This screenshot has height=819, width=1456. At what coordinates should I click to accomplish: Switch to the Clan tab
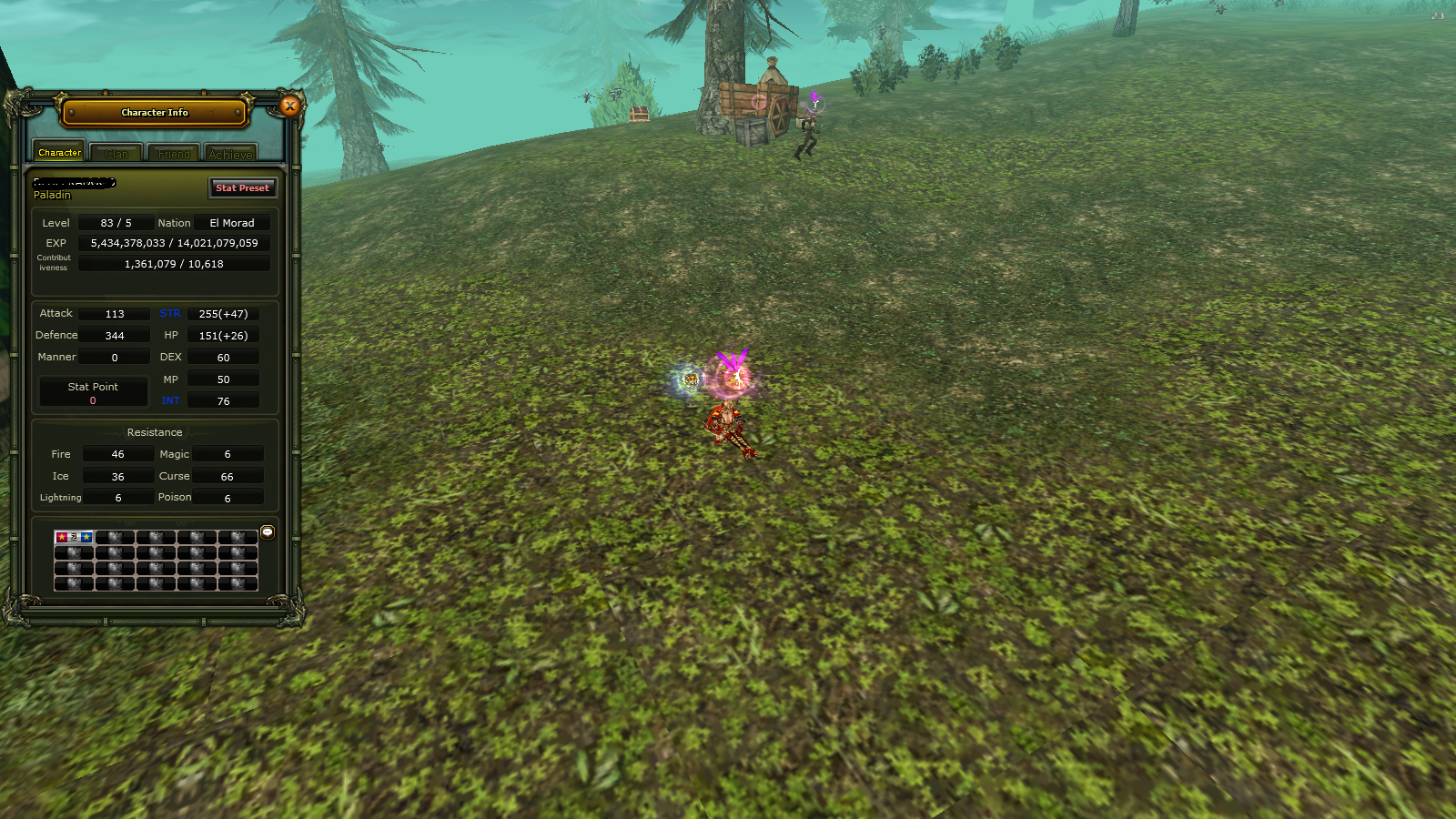[116, 153]
